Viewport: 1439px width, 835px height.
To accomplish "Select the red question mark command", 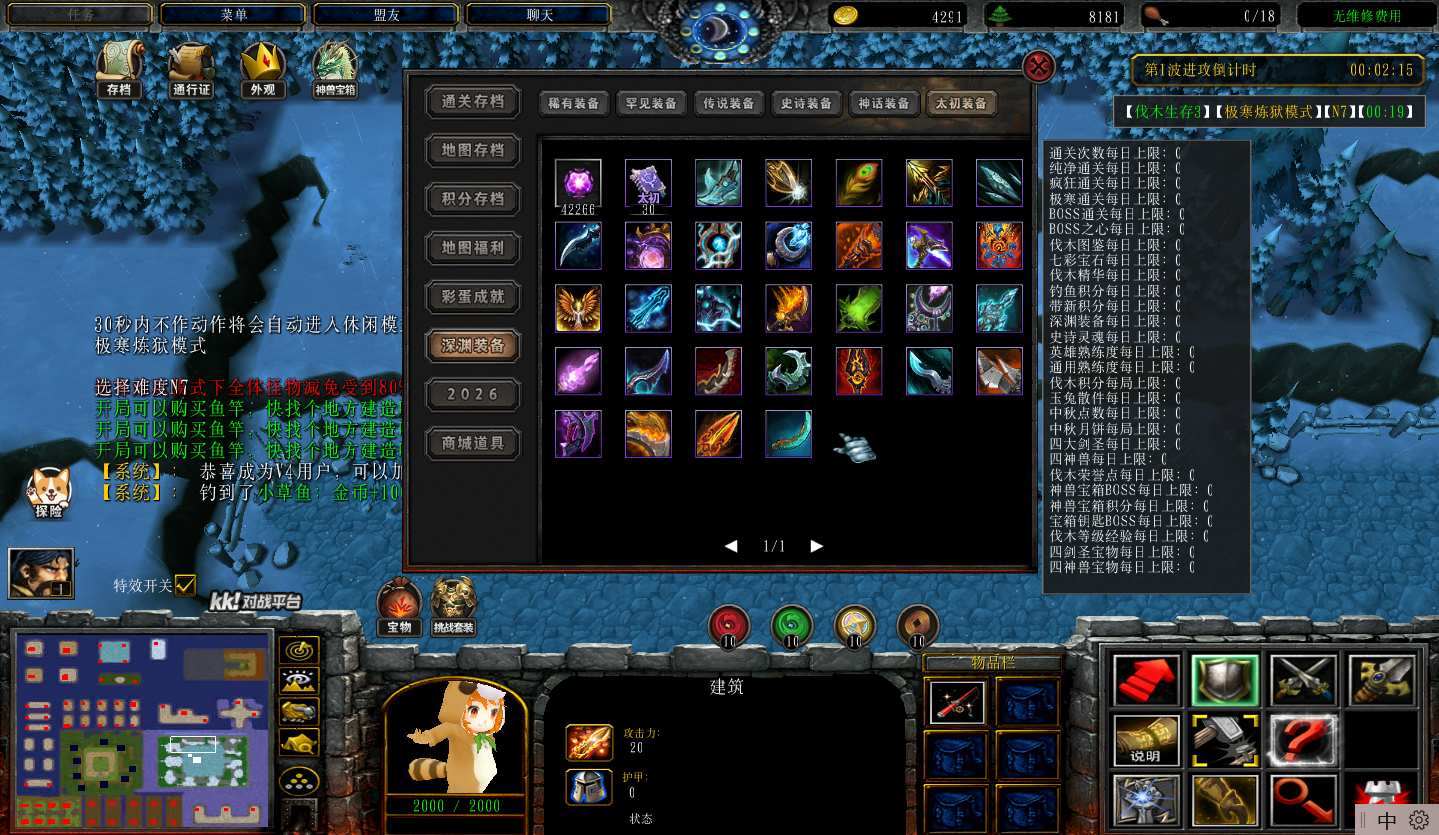I will click(x=1304, y=741).
